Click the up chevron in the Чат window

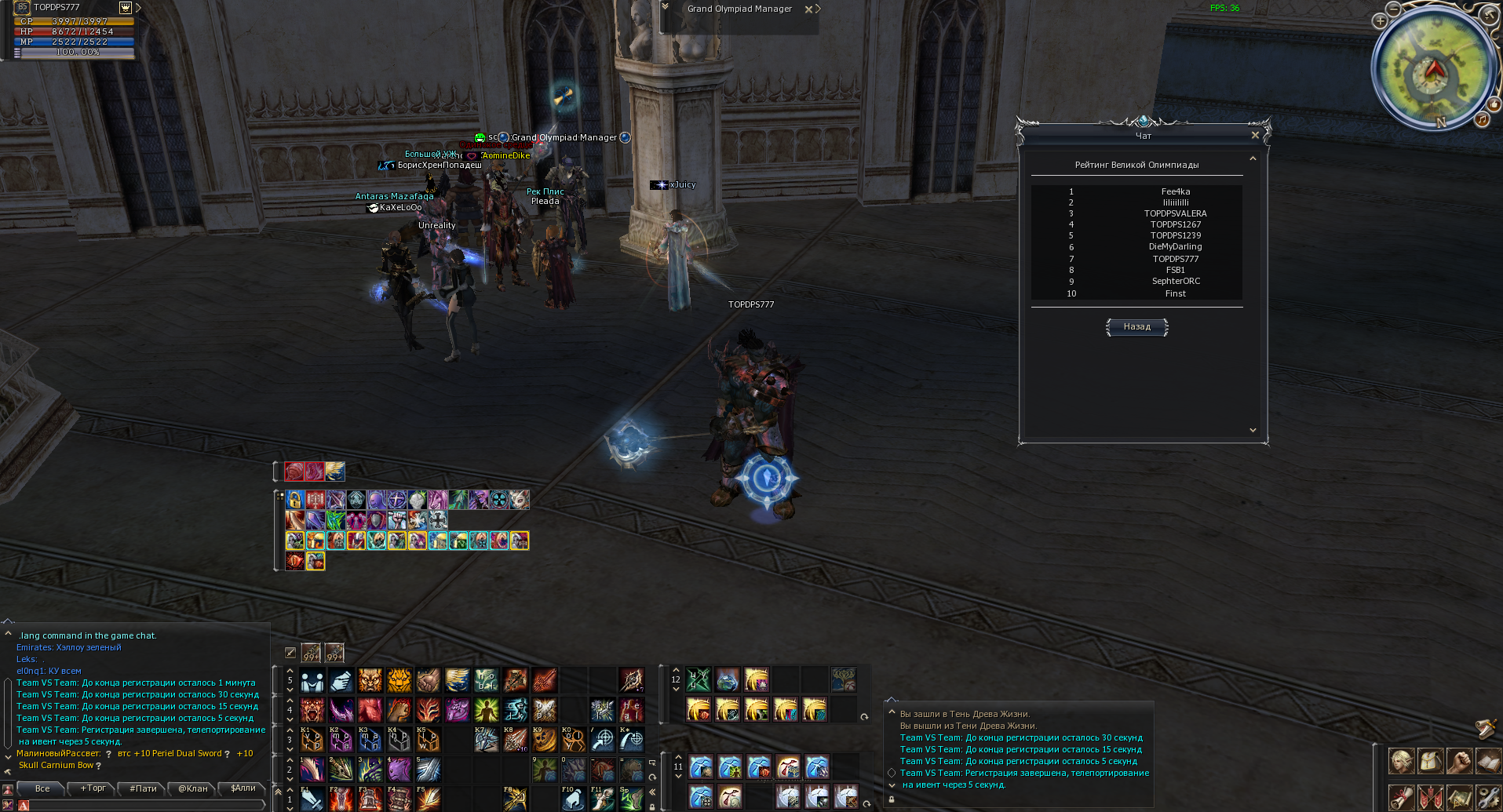click(1253, 157)
